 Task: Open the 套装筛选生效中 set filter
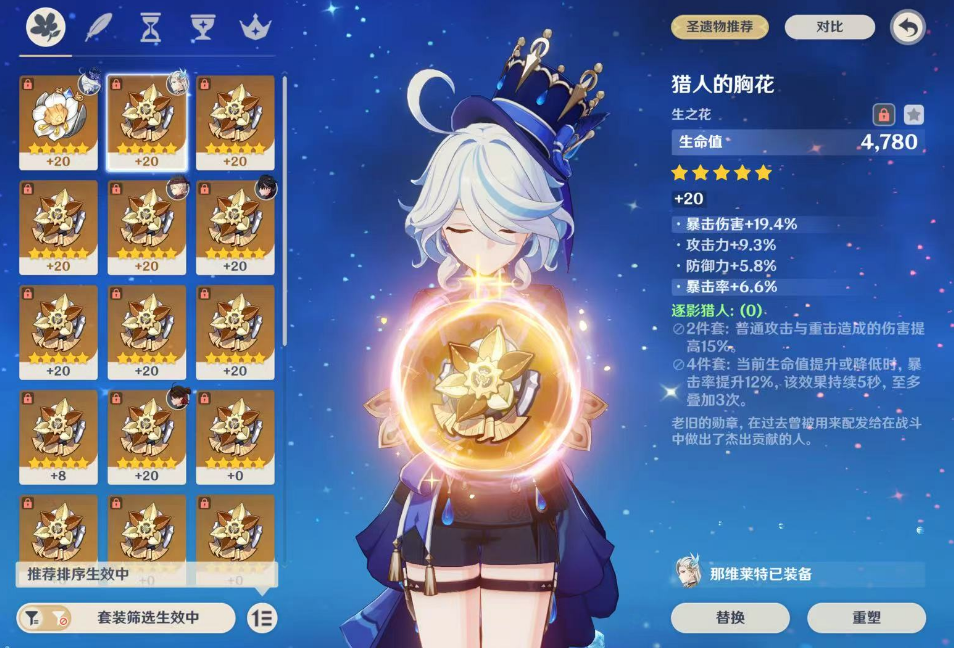pos(126,618)
